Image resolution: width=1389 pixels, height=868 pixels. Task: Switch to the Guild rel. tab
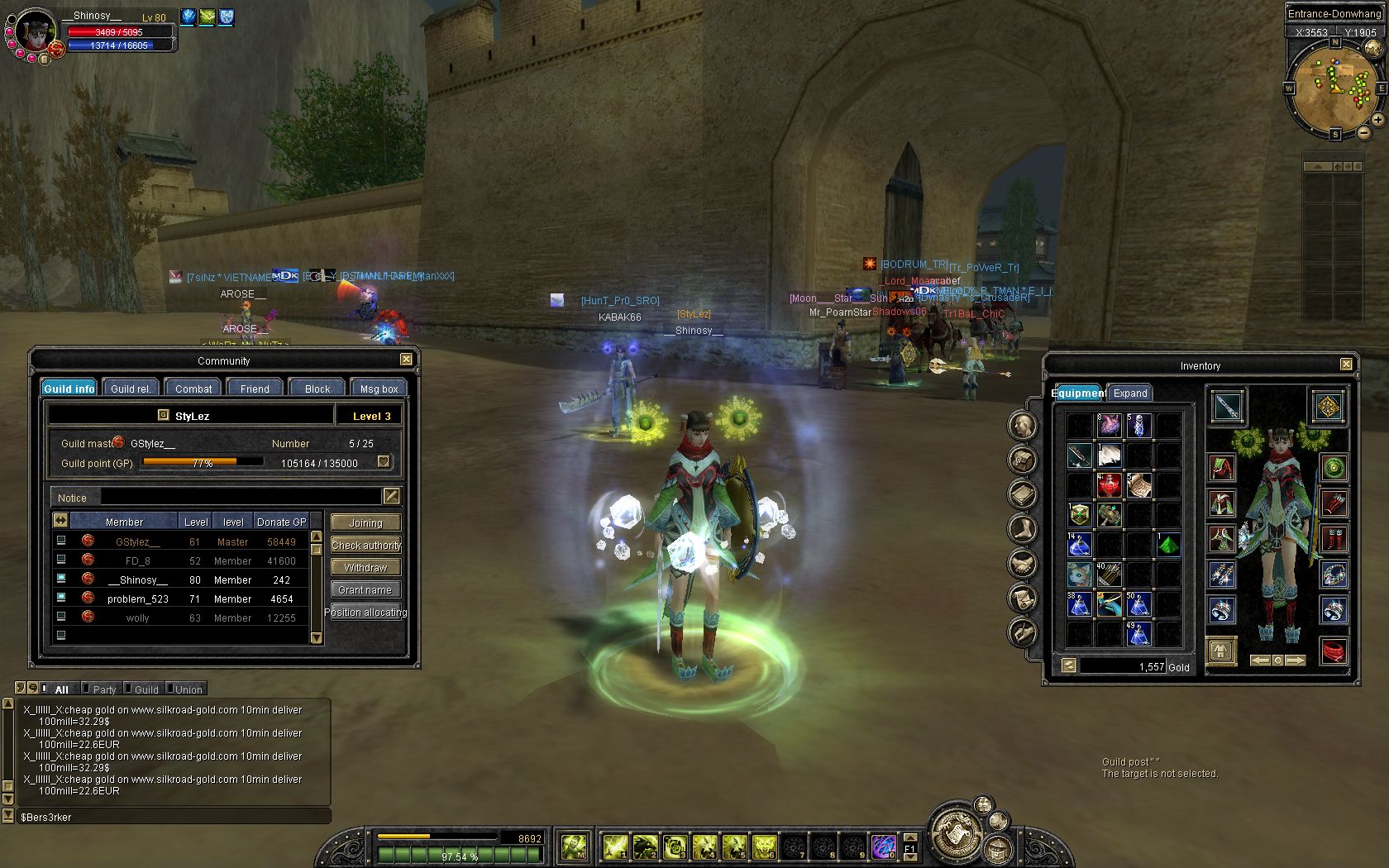(x=130, y=389)
